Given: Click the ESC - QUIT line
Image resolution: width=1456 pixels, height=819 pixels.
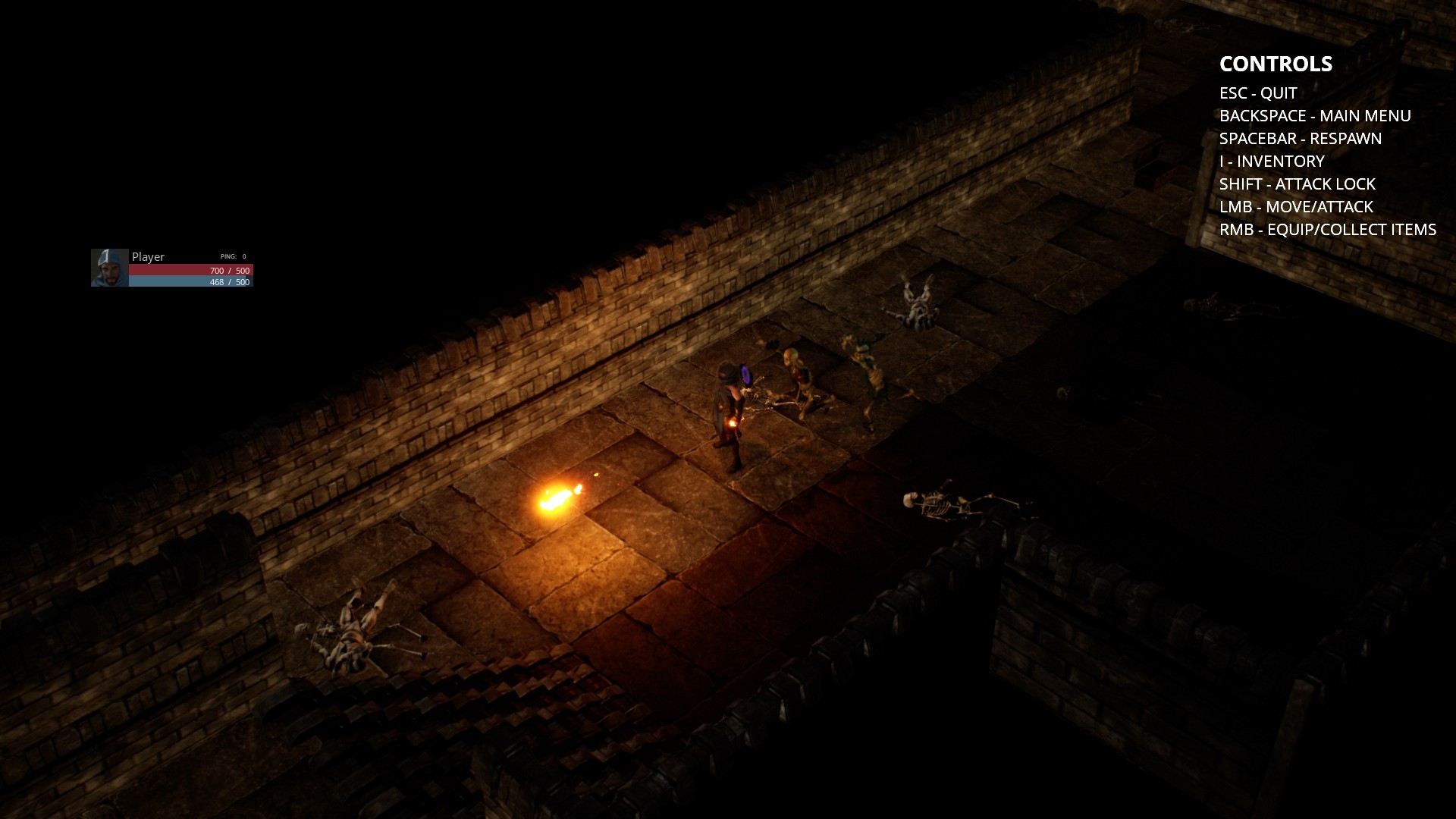Looking at the screenshot, I should (1257, 93).
